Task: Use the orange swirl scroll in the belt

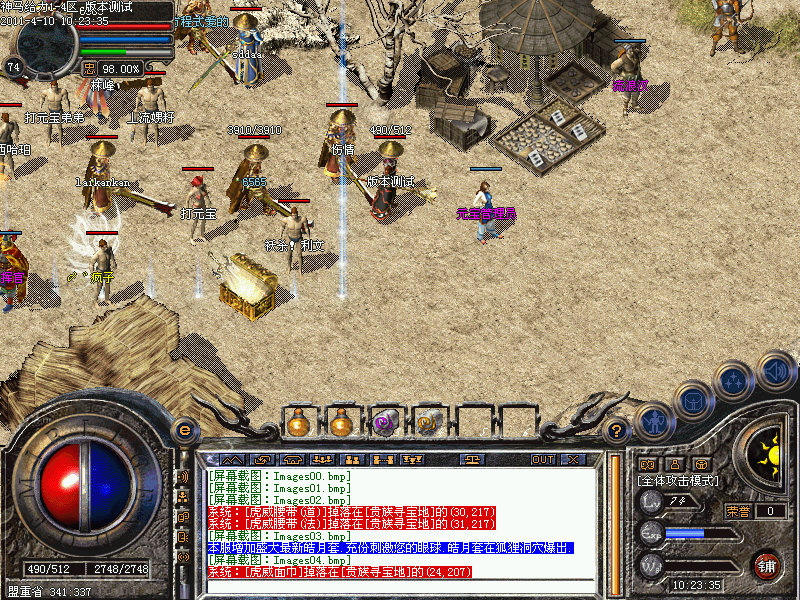Action: pos(429,423)
